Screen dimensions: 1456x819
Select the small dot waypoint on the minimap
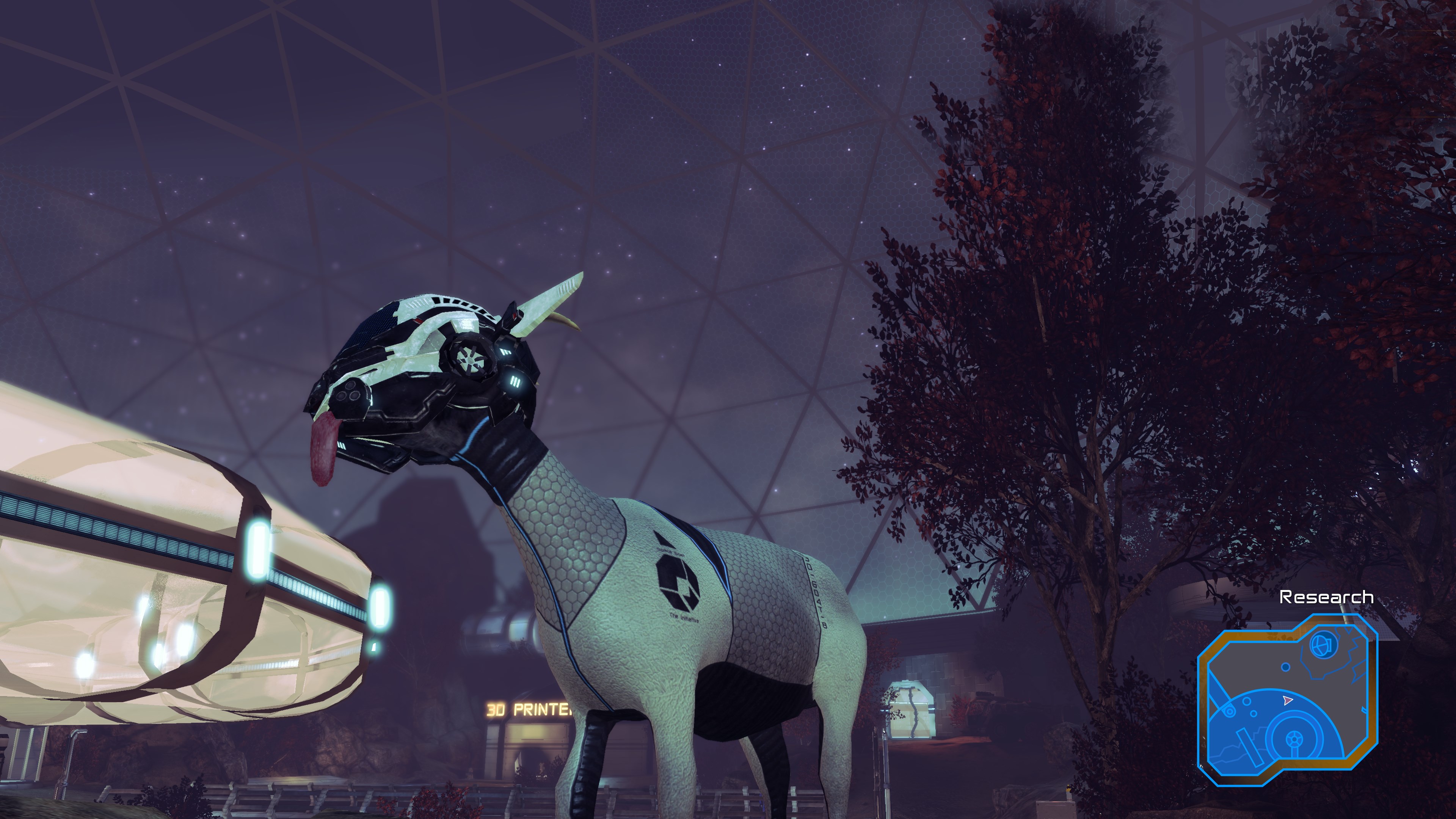pos(1286,667)
